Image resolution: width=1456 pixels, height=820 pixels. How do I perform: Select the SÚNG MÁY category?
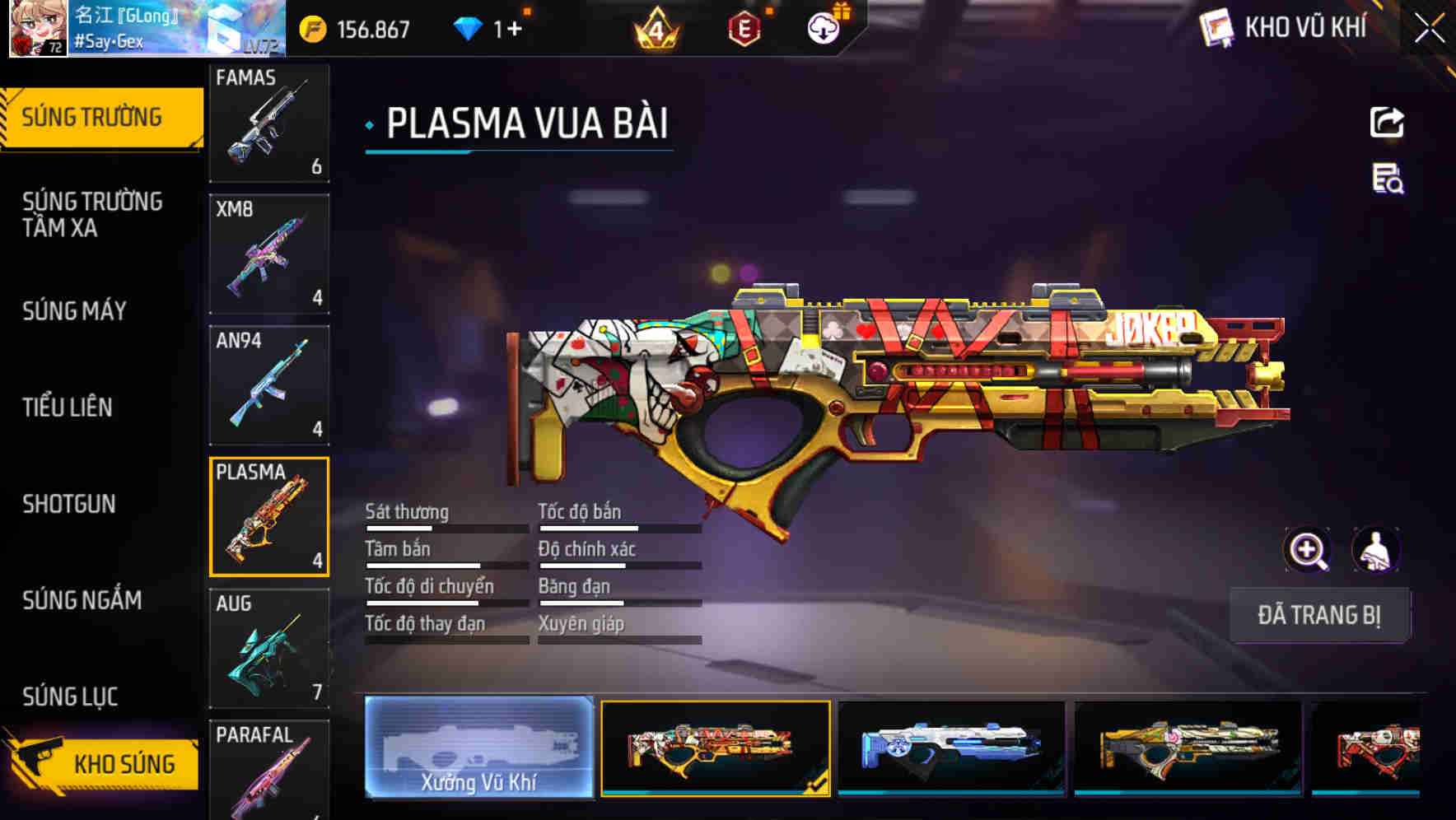74,311
